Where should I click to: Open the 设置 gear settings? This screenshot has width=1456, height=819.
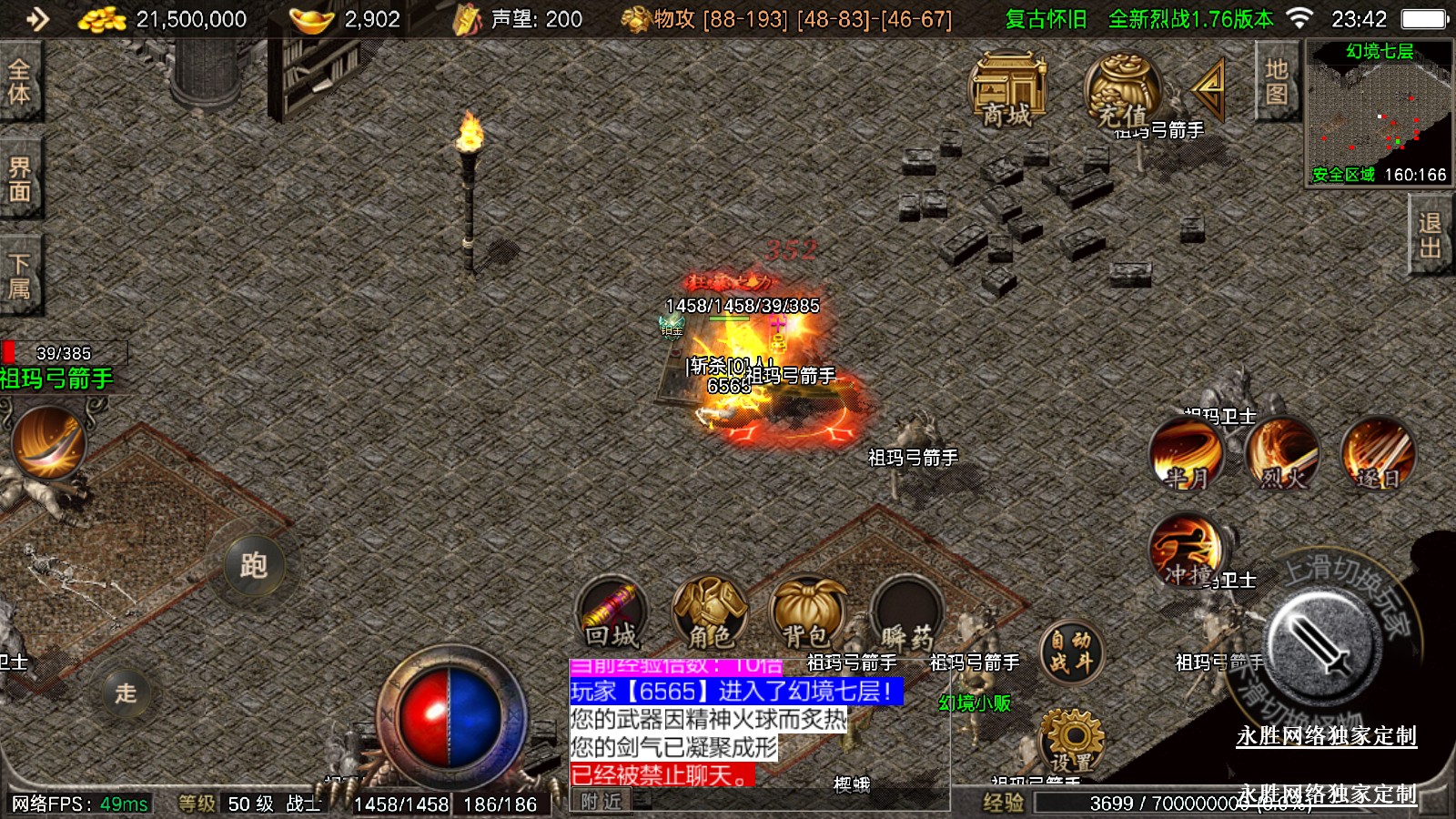(1071, 740)
